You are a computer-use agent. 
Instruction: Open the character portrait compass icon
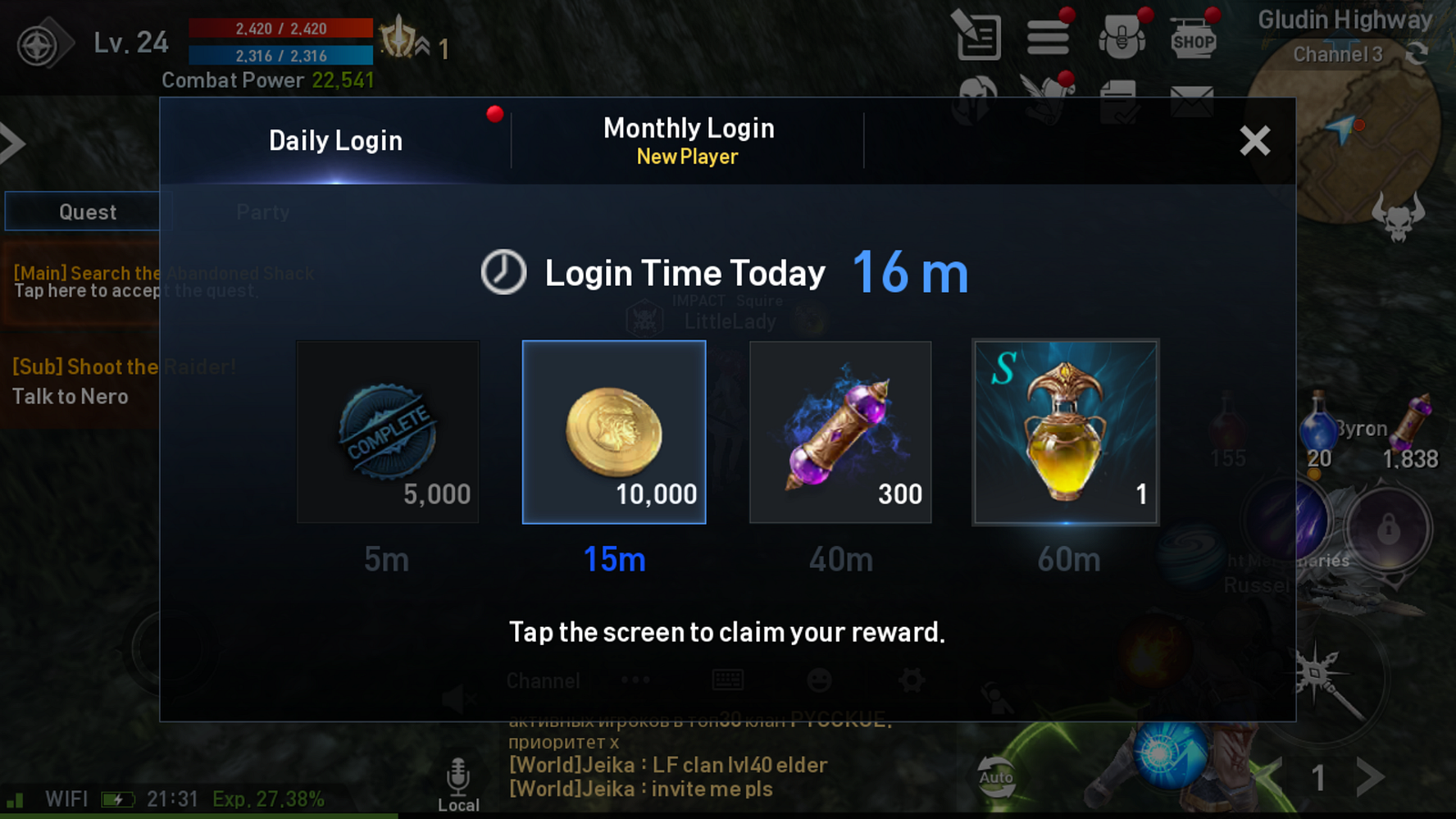pos(38,45)
